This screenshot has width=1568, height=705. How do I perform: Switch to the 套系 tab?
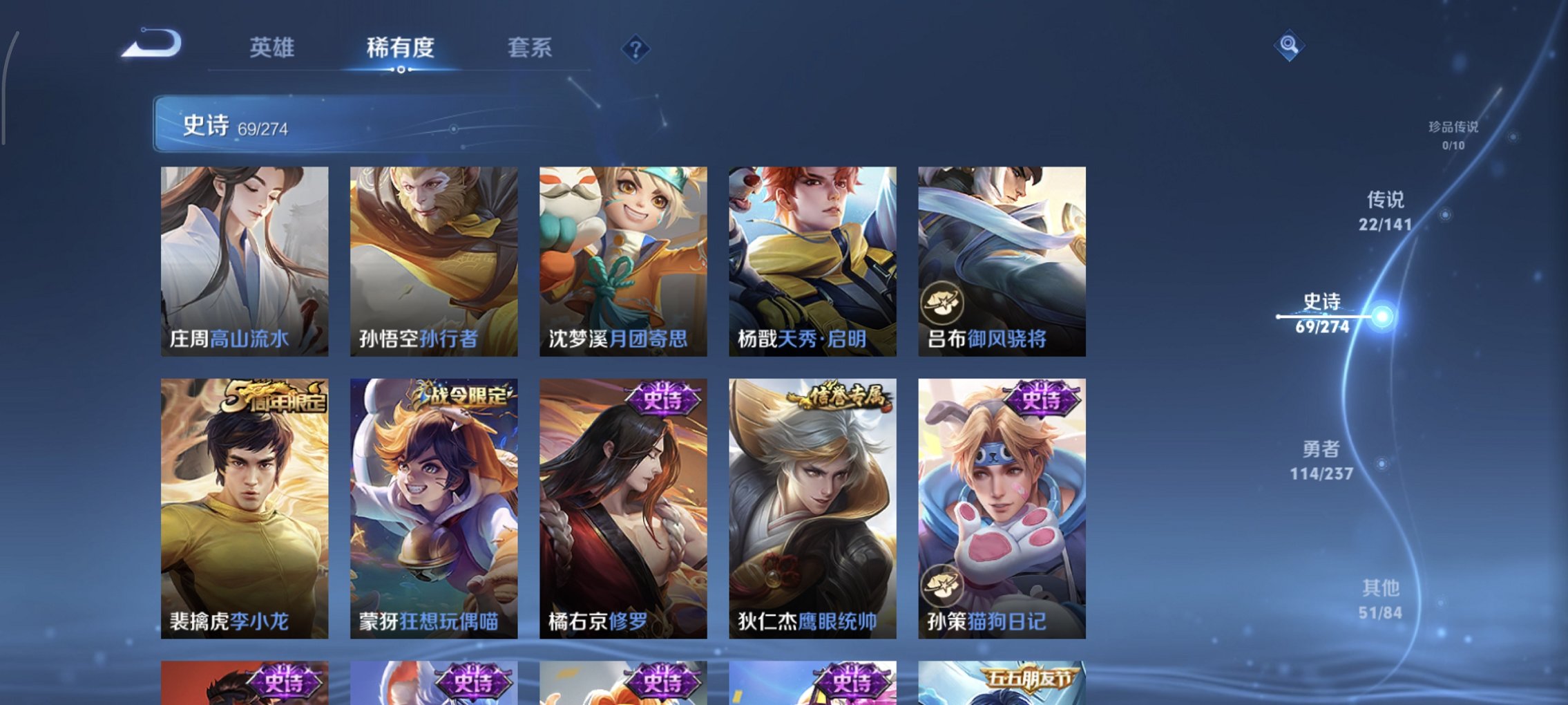[530, 48]
